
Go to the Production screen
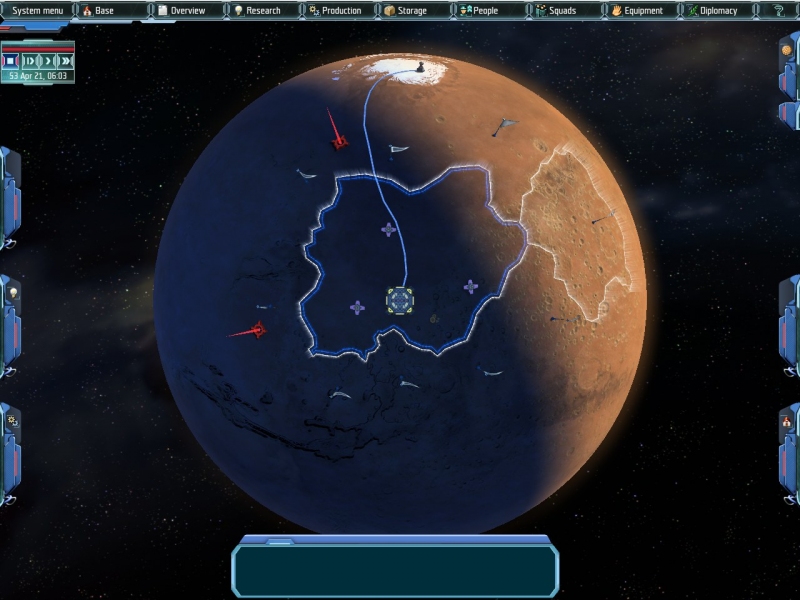[x=341, y=11]
